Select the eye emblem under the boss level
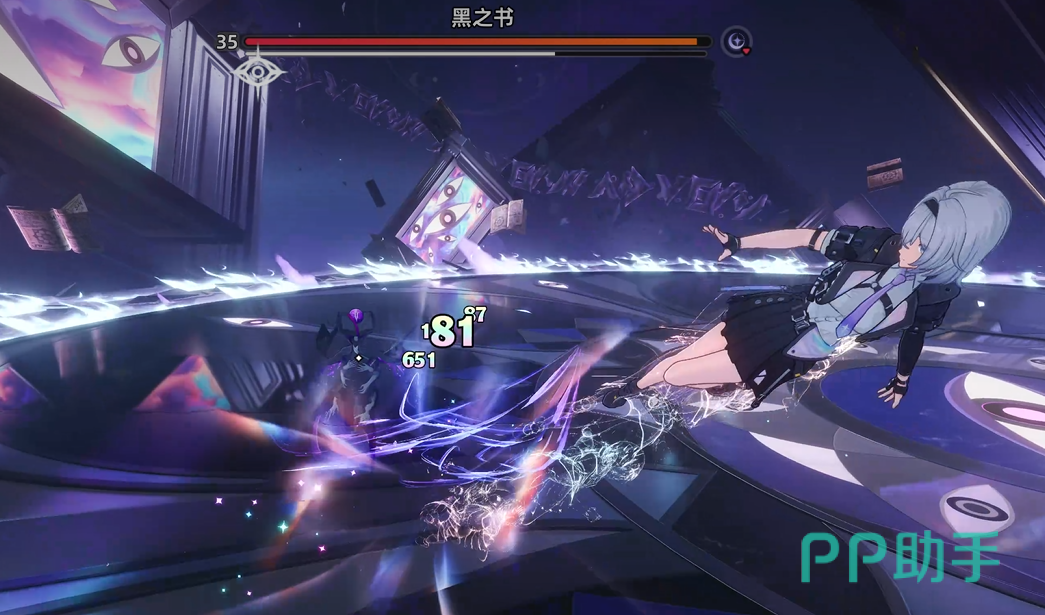Viewport: 1045px width, 615px height. (258, 72)
